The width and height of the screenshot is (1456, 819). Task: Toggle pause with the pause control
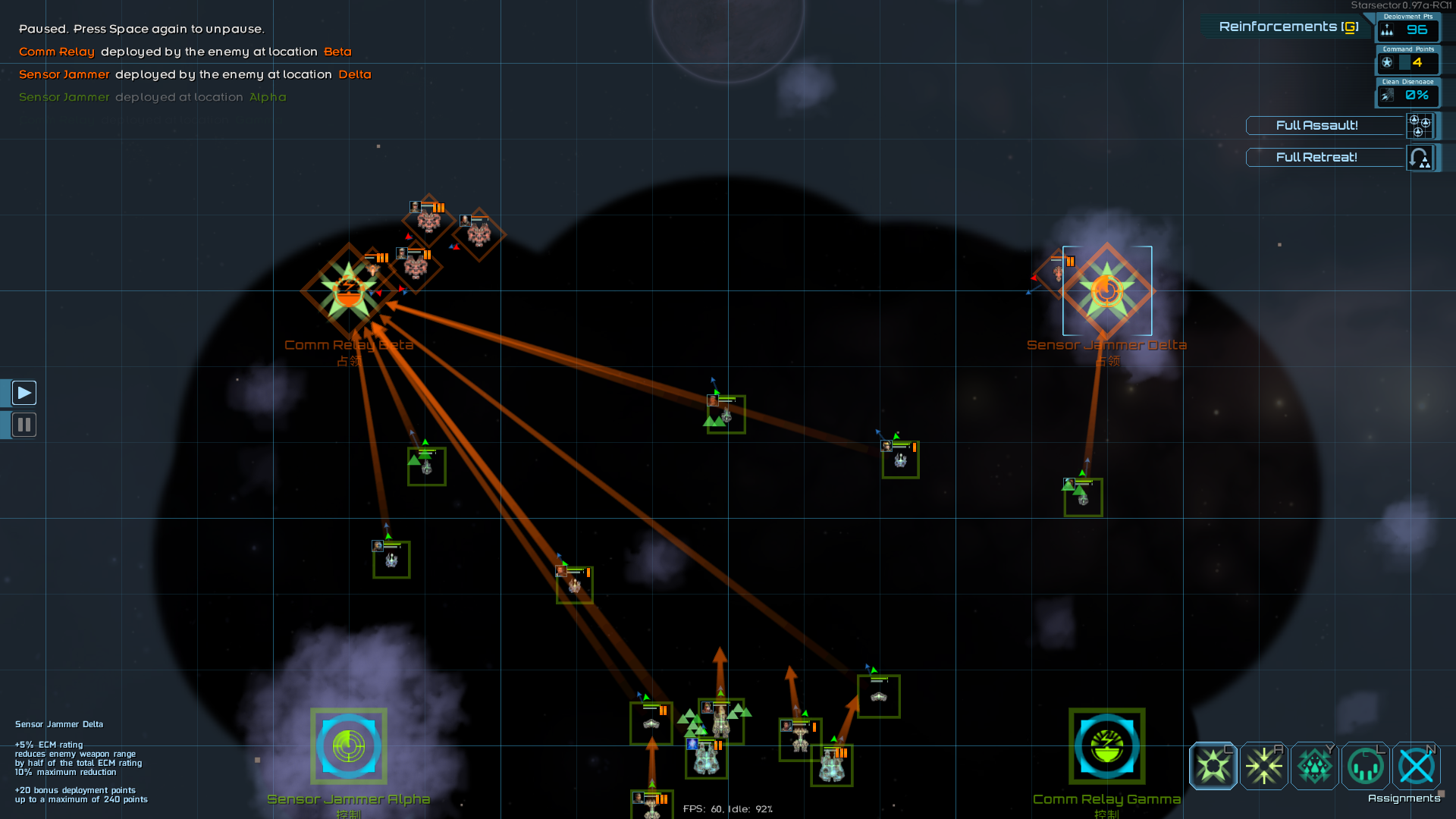coord(24,425)
